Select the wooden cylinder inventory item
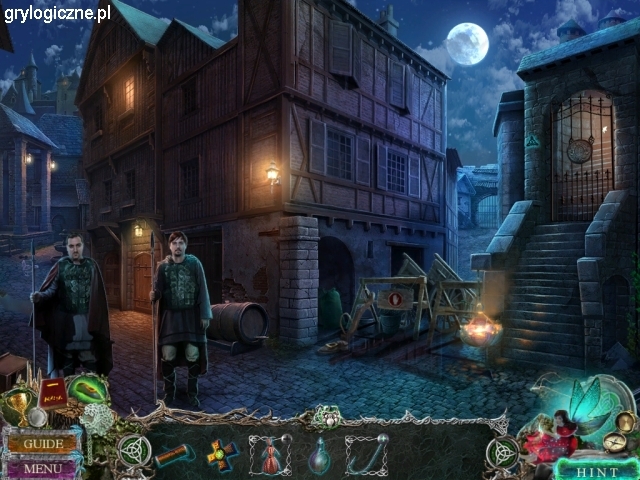 tap(173, 455)
